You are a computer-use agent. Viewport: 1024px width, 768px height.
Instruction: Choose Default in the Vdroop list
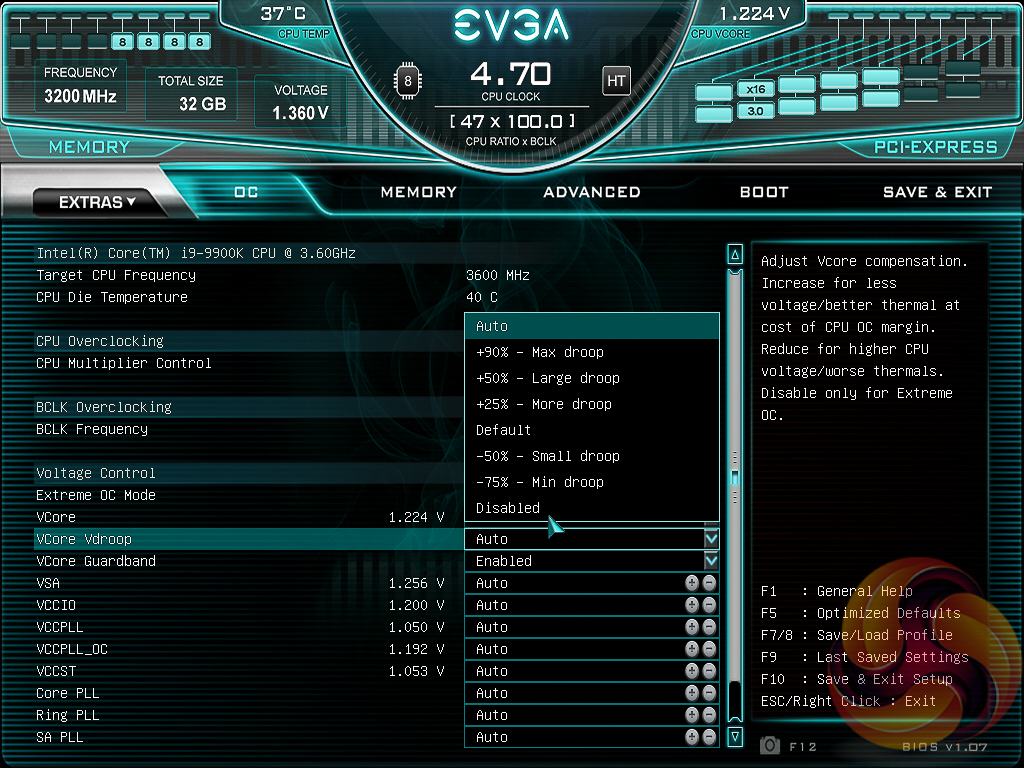coord(504,430)
